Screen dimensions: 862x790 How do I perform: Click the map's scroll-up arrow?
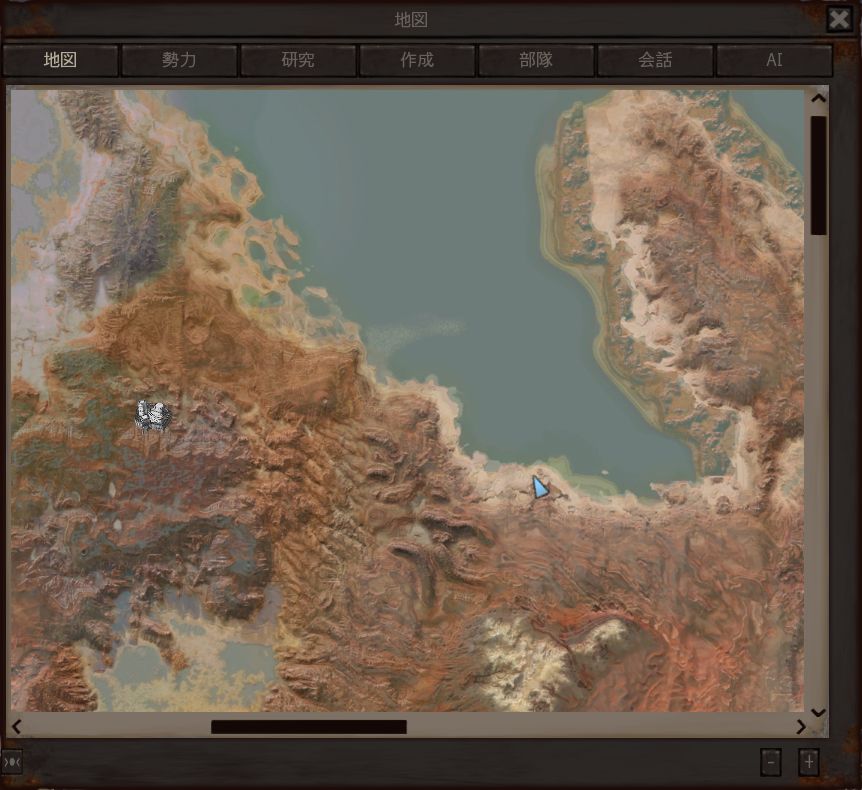pyautogui.click(x=819, y=98)
